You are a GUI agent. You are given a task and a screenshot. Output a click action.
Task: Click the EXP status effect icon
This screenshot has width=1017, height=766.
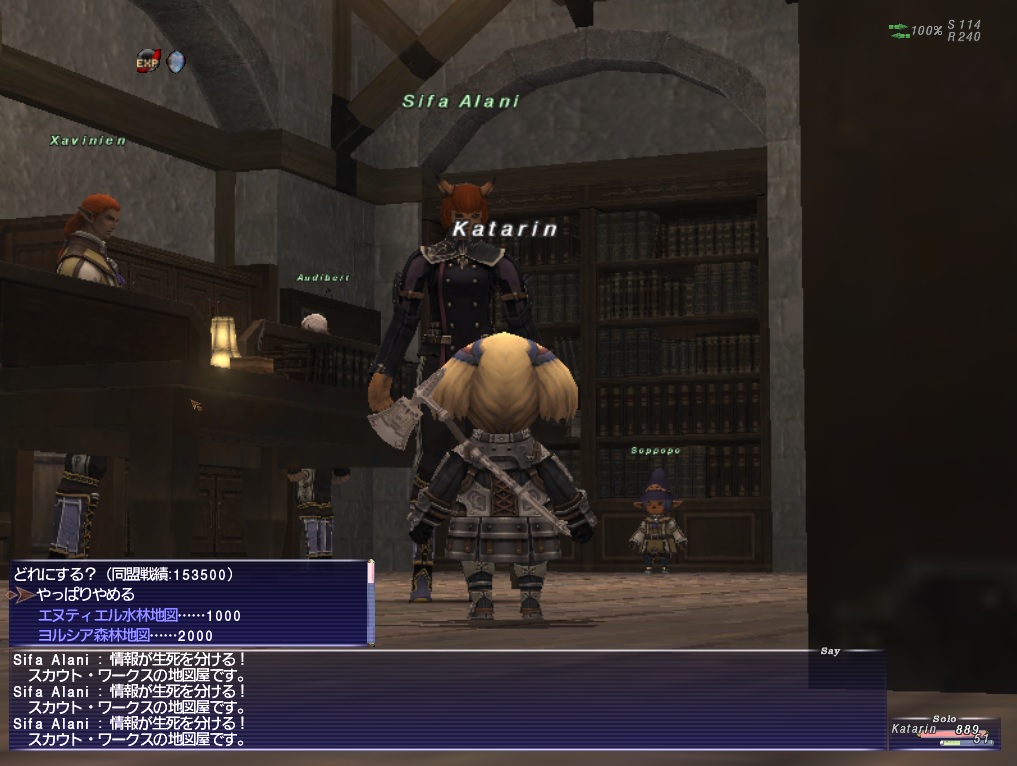click(148, 62)
